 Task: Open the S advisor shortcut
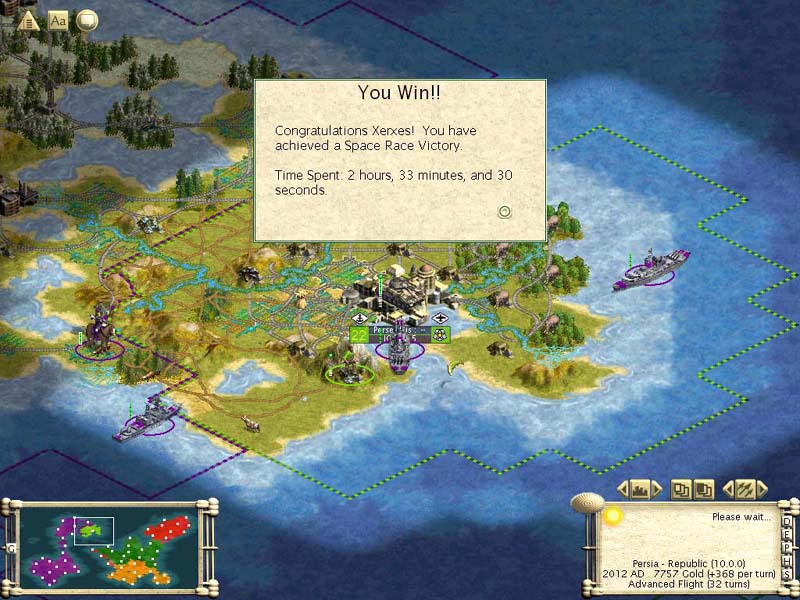[x=787, y=574]
